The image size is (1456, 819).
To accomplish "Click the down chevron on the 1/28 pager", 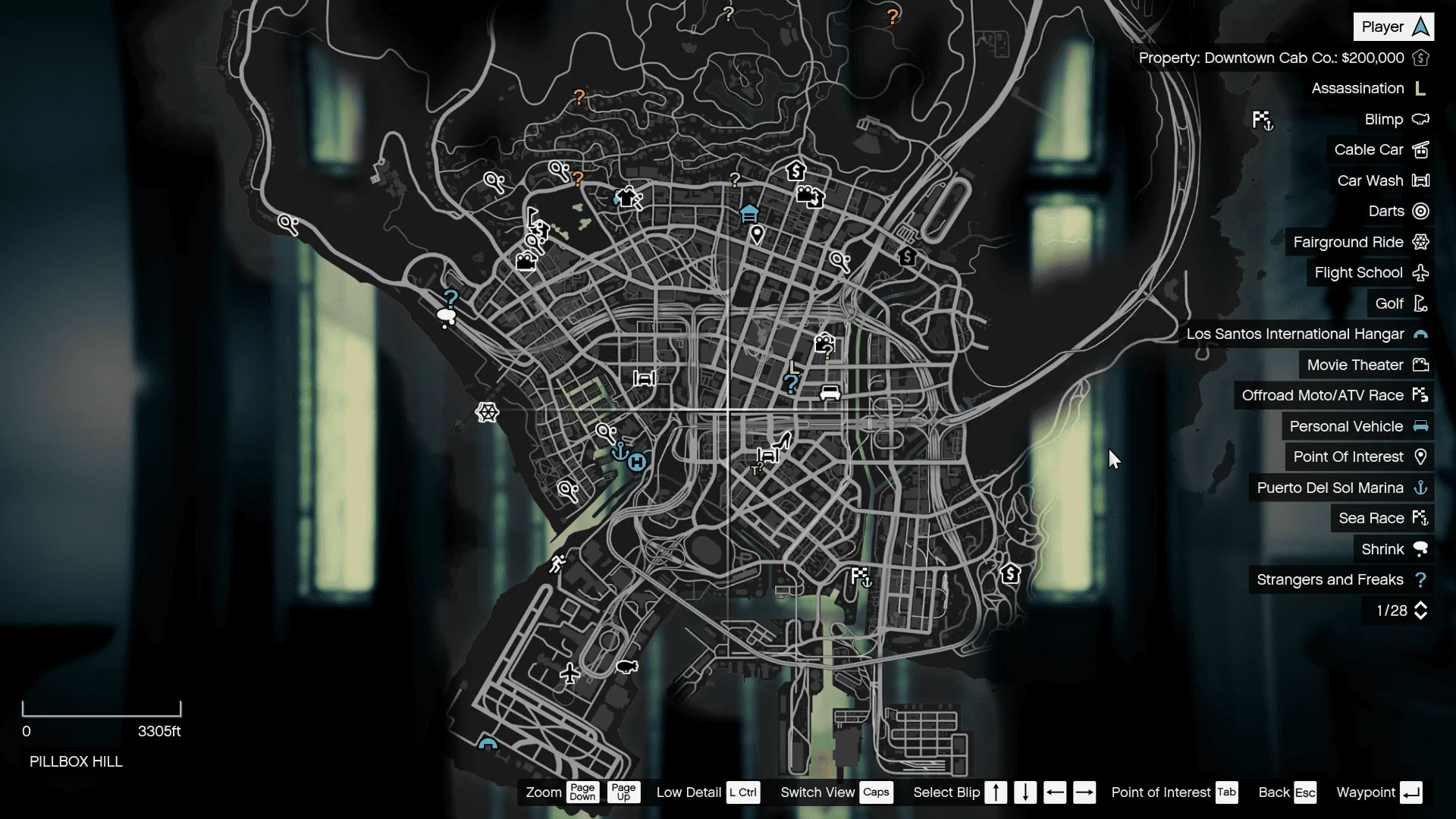I will pos(1422,617).
